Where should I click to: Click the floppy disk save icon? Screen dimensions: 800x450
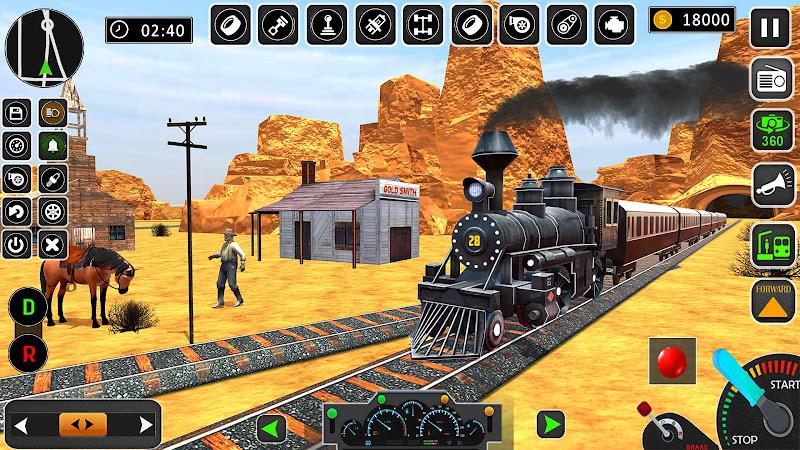17,113
